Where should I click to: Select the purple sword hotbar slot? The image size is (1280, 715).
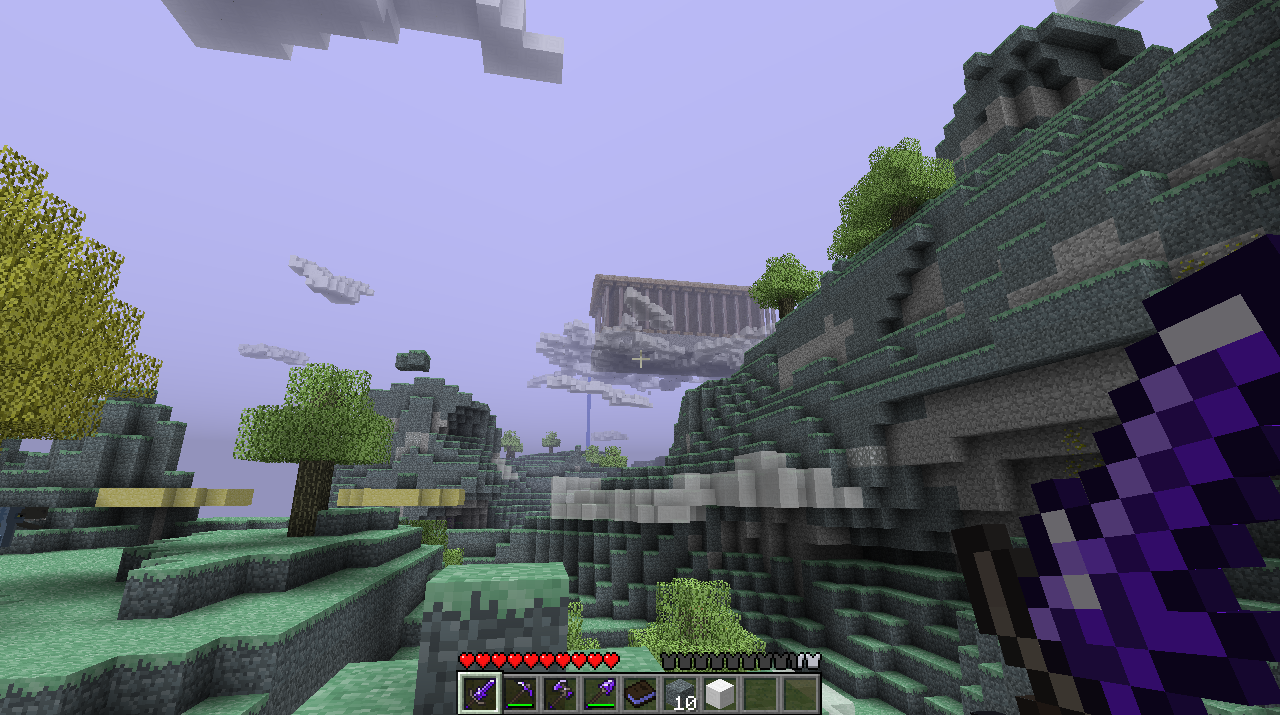(x=479, y=693)
